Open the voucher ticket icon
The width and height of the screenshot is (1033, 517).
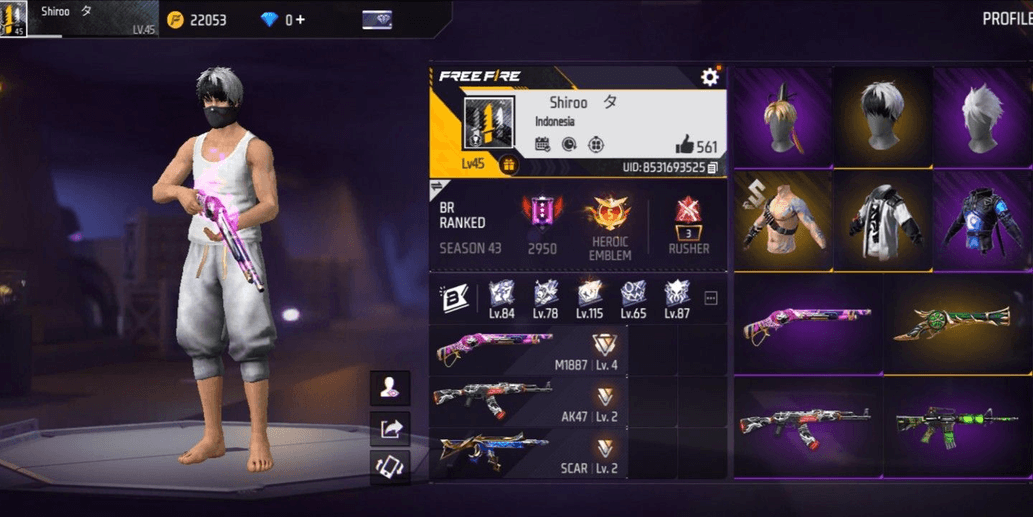(x=376, y=20)
